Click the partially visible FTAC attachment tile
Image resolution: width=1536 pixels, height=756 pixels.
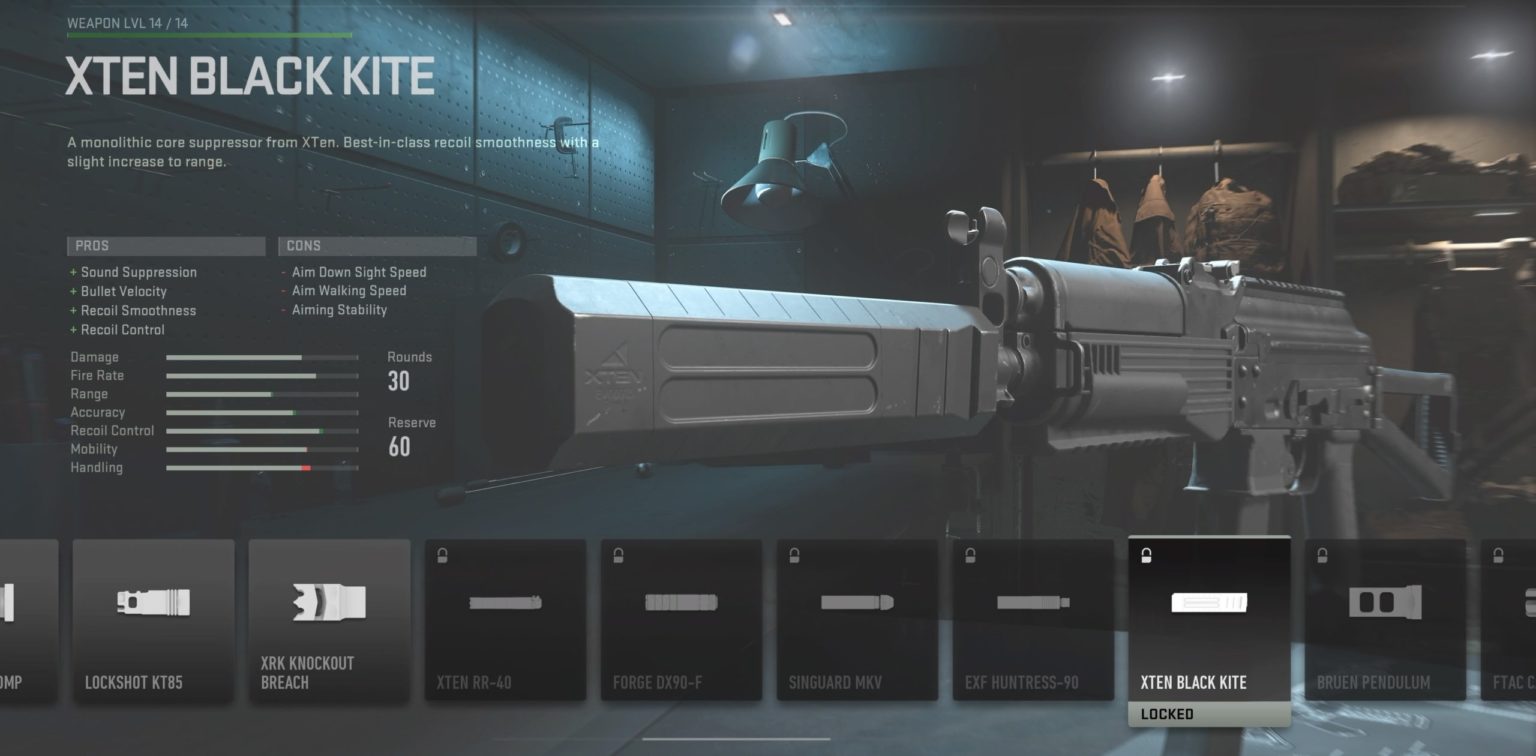1510,620
